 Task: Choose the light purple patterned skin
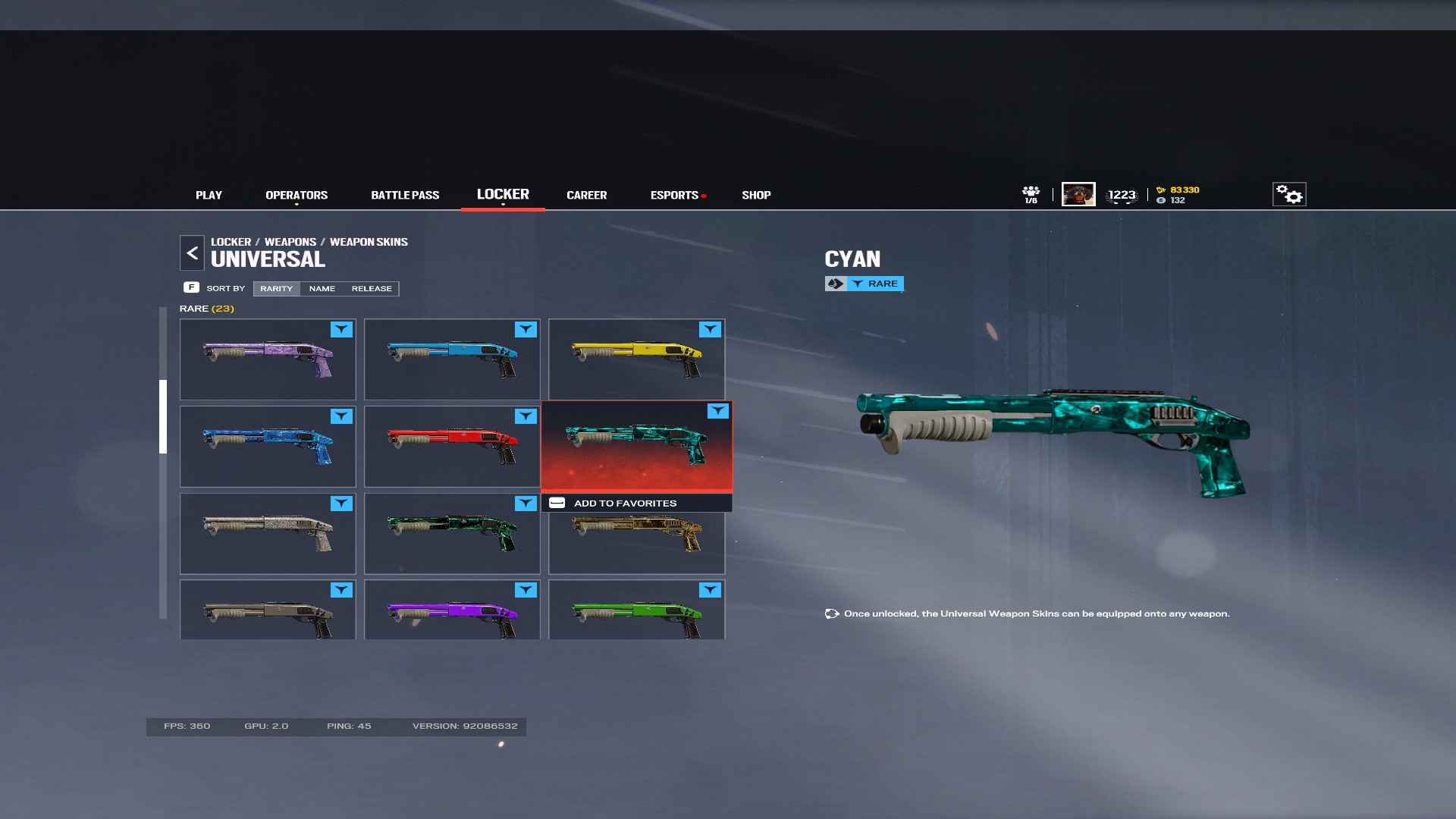(x=268, y=359)
